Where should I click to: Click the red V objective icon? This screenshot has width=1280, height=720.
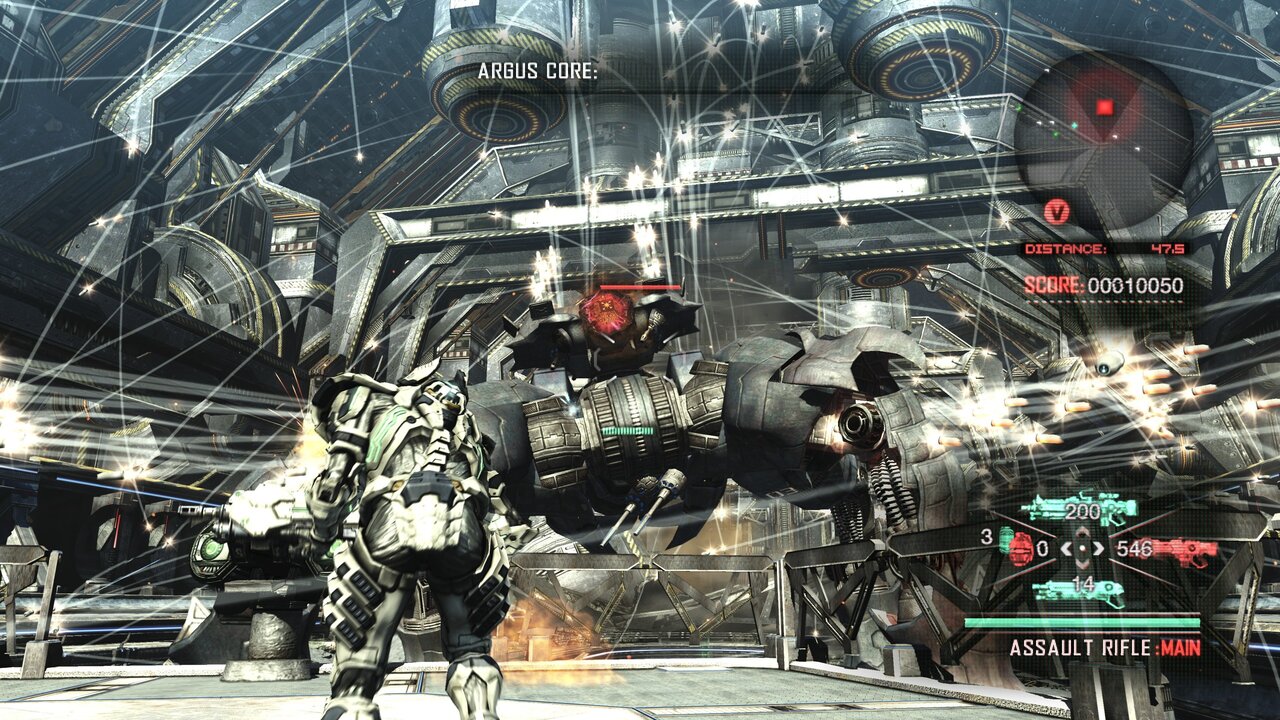[x=1056, y=211]
